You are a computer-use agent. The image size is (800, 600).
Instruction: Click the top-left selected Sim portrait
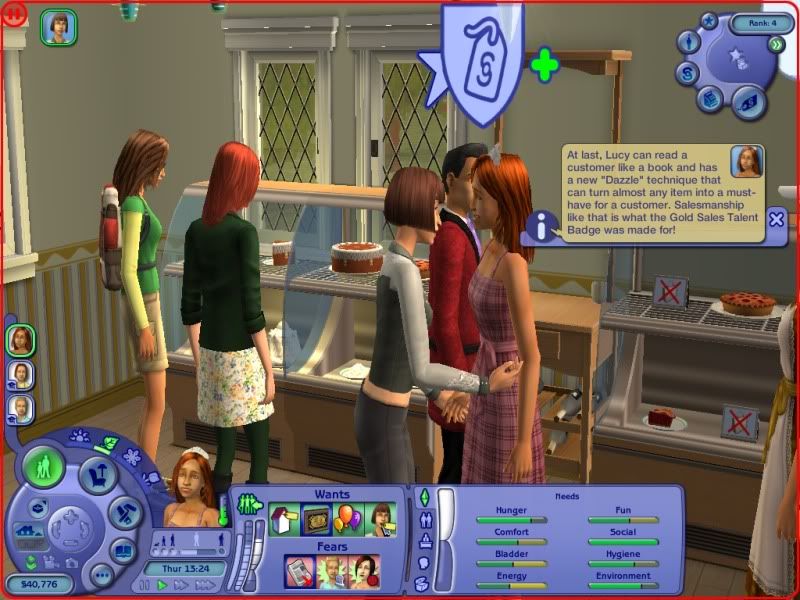59,27
